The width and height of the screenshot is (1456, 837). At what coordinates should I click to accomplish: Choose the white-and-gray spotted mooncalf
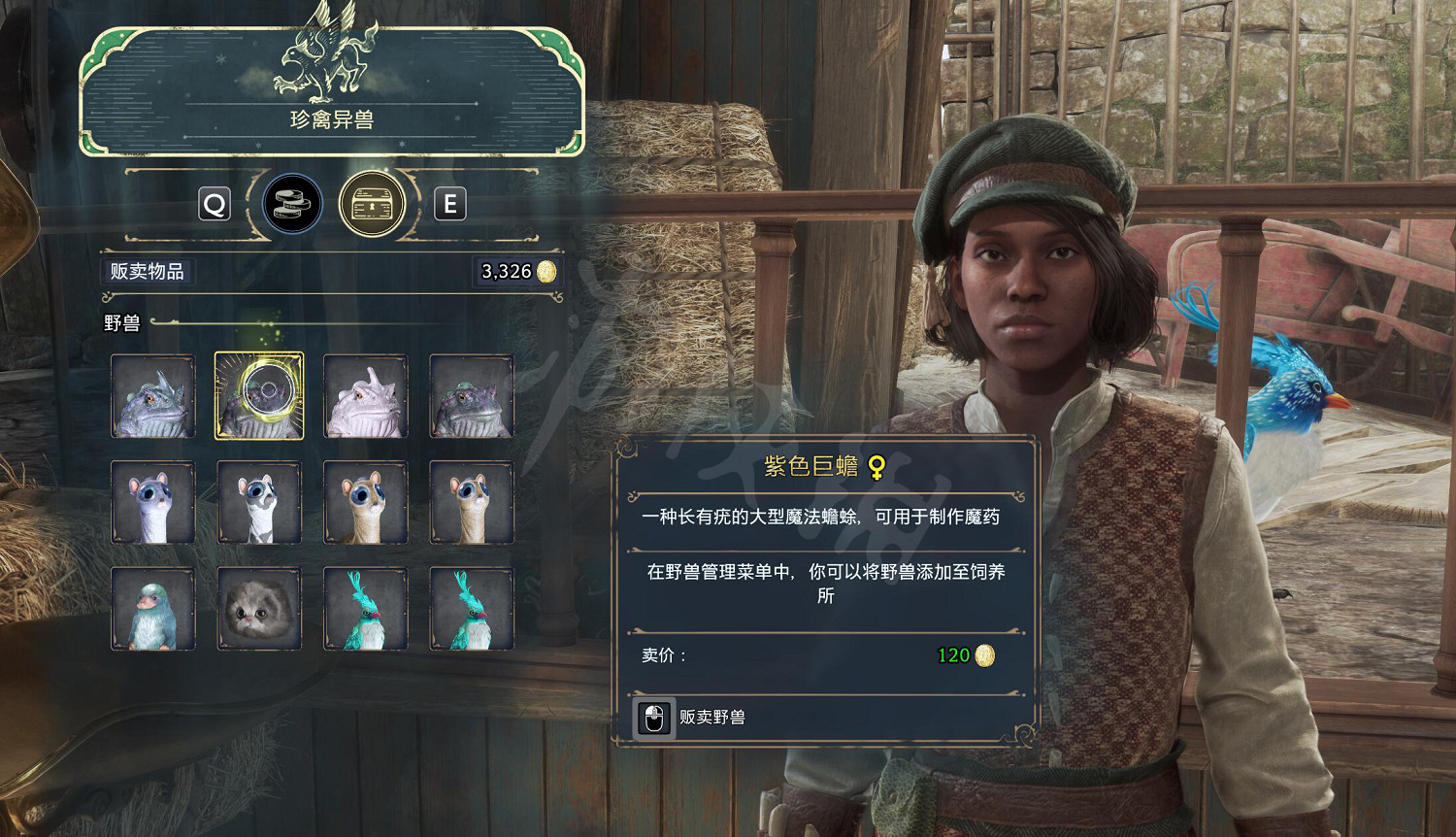259,502
